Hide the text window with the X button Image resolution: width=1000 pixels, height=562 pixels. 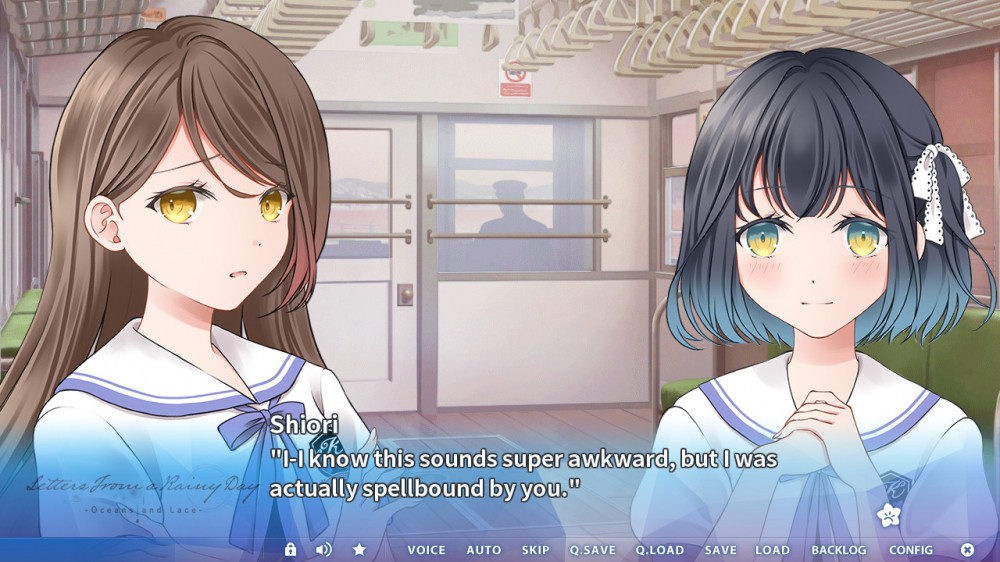pos(967,550)
